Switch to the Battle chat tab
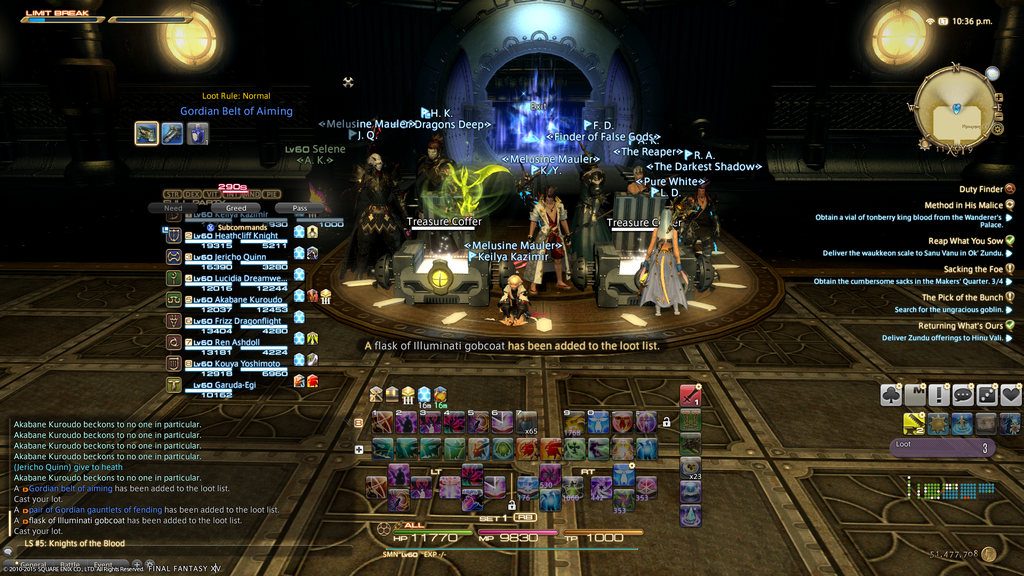Screen dimensions: 1024x576 [x=69, y=564]
